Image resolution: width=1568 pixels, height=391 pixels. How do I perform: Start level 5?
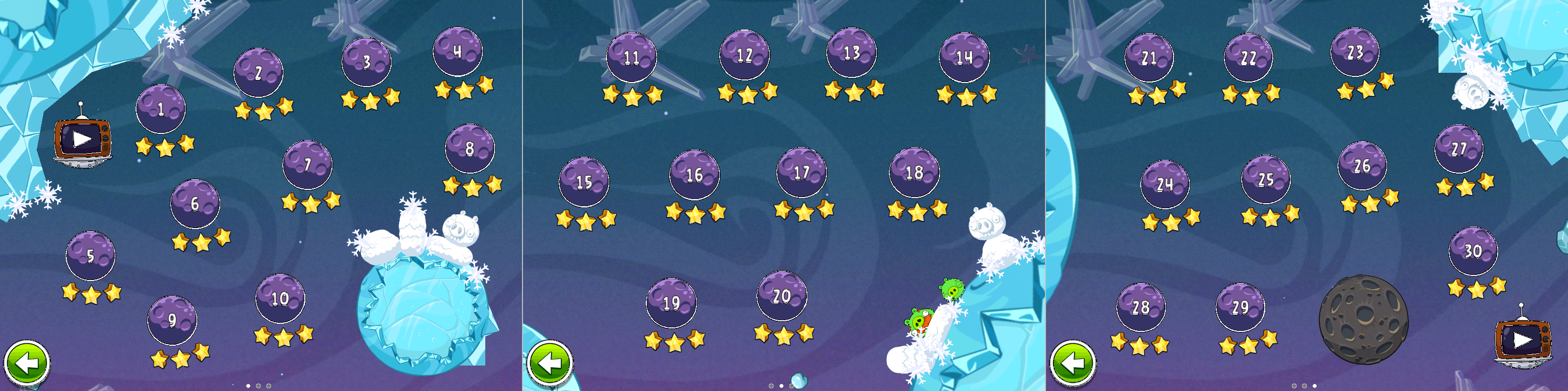pos(90,256)
